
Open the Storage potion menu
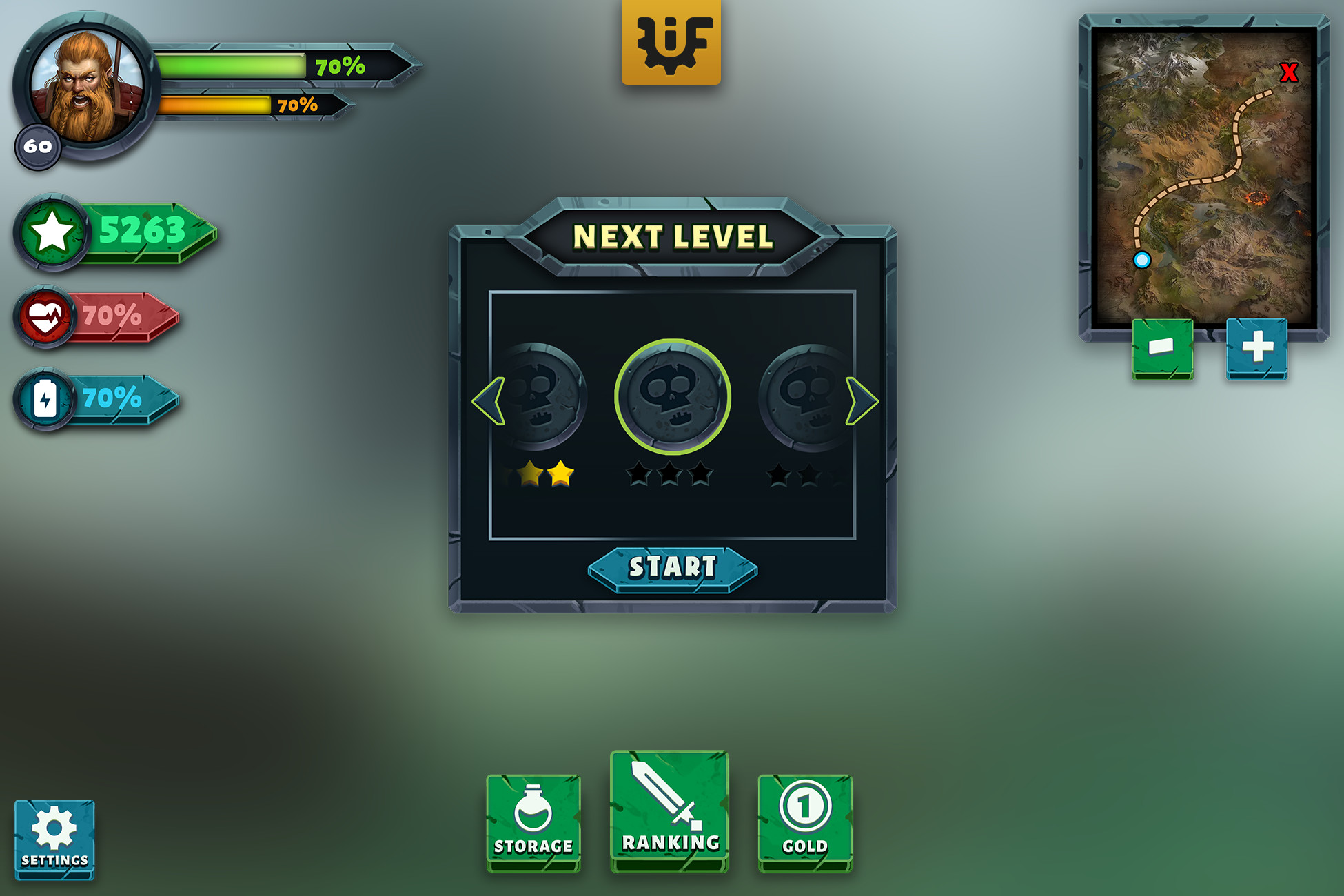click(x=534, y=820)
